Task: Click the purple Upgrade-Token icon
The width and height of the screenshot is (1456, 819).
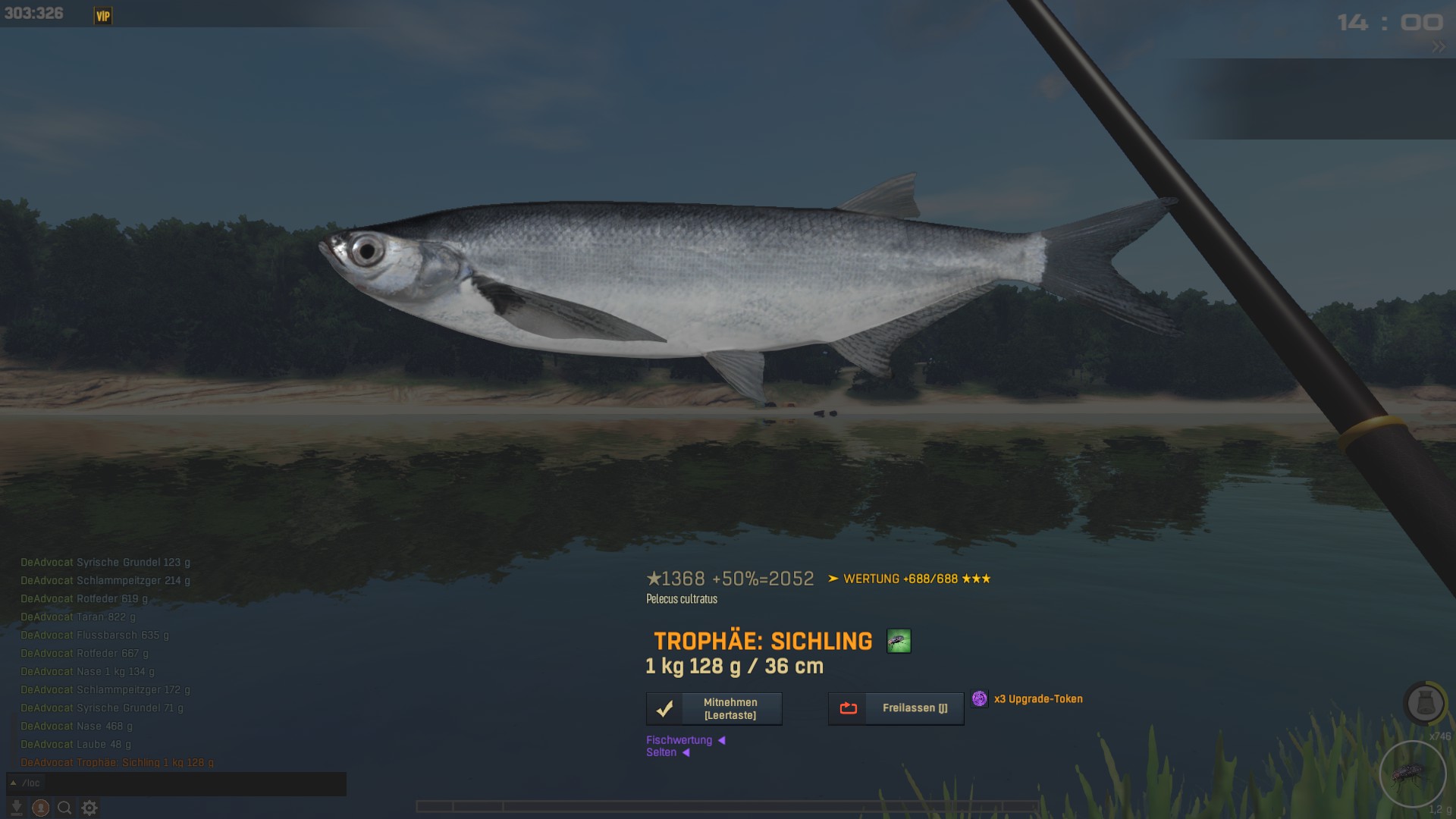Action: pos(980,699)
